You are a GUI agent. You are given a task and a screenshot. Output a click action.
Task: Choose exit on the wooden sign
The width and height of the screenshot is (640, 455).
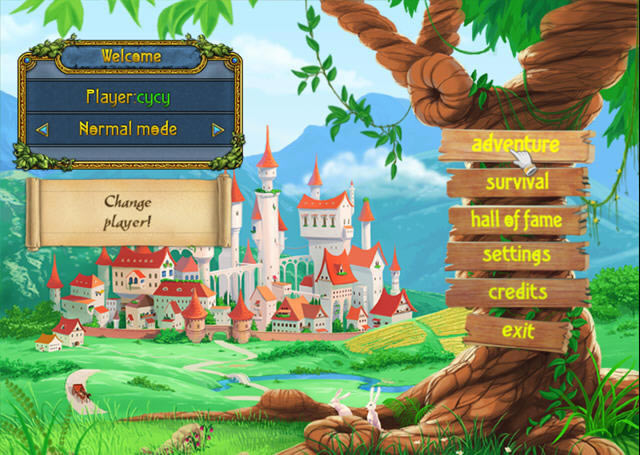pos(518,330)
